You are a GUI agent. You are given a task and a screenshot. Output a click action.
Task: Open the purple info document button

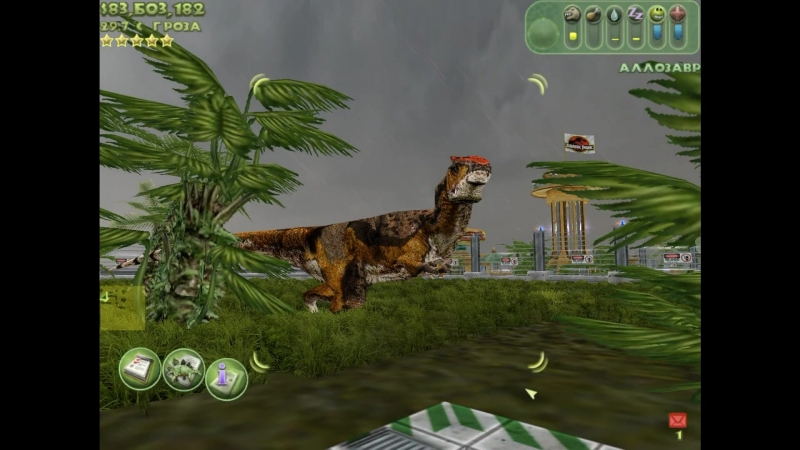(226, 378)
